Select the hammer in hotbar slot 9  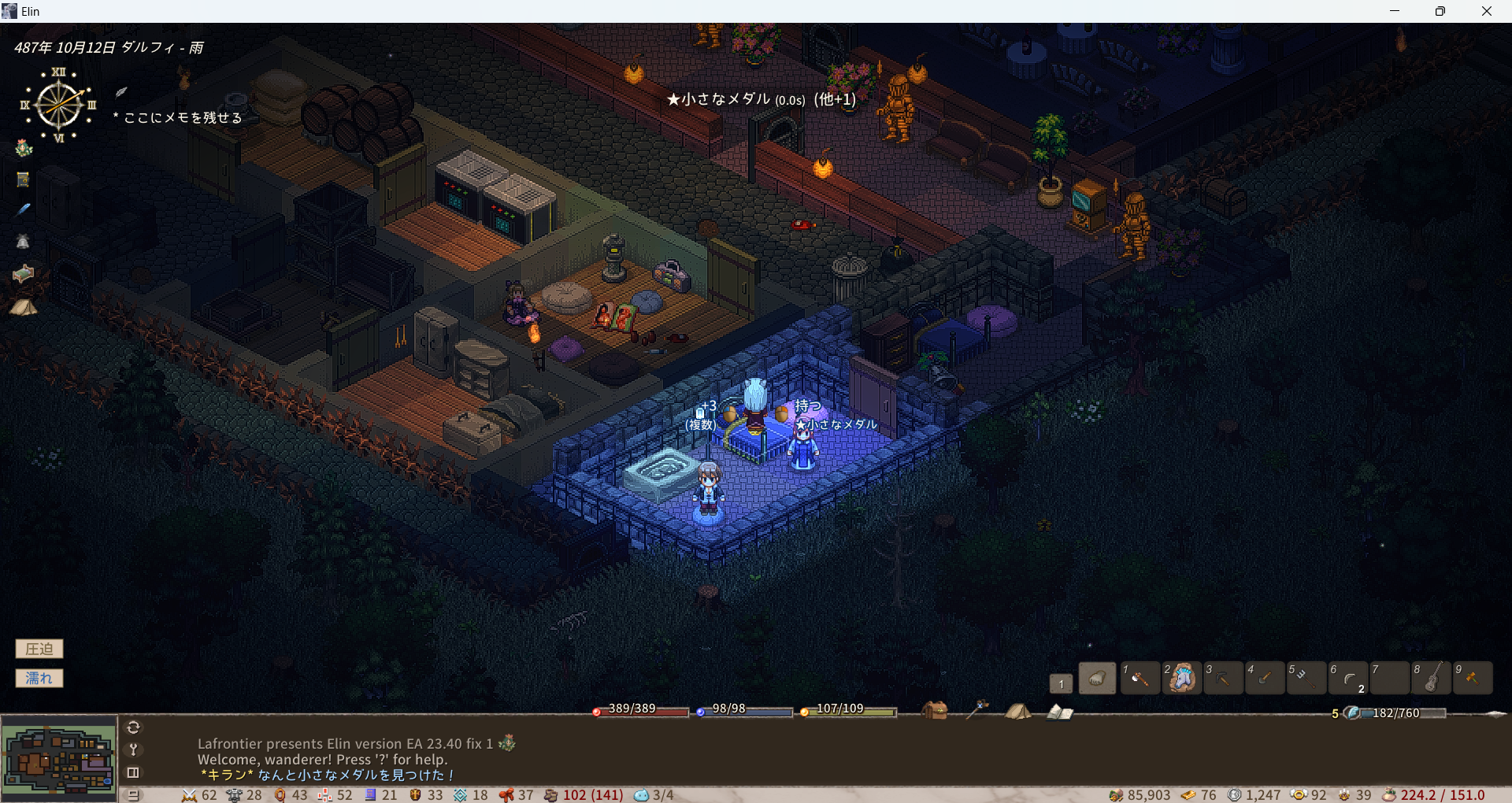coord(1472,679)
